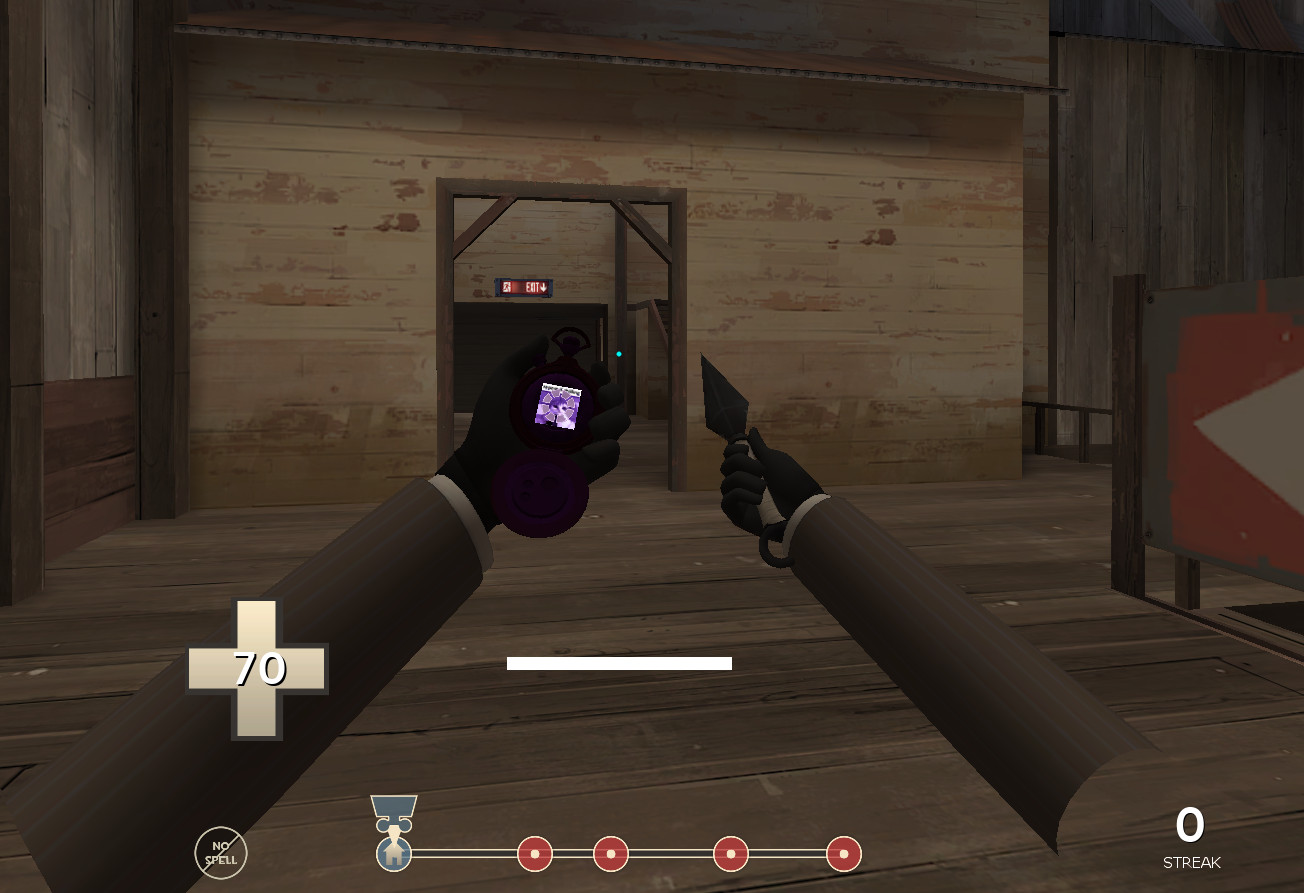The image size is (1304, 893).
Task: Click the kill STREAK counter
Action: [1190, 825]
